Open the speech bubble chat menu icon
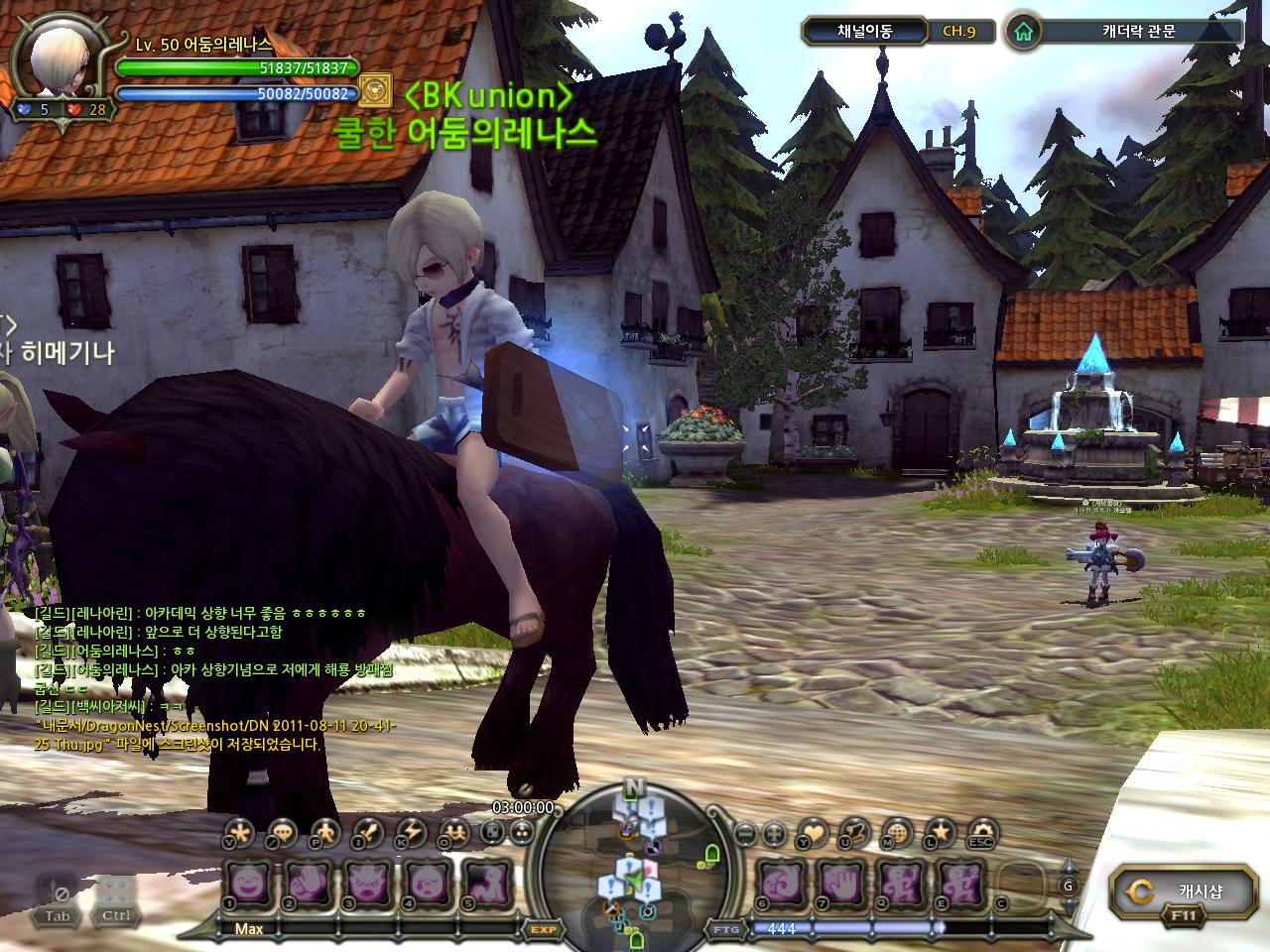 [282, 832]
